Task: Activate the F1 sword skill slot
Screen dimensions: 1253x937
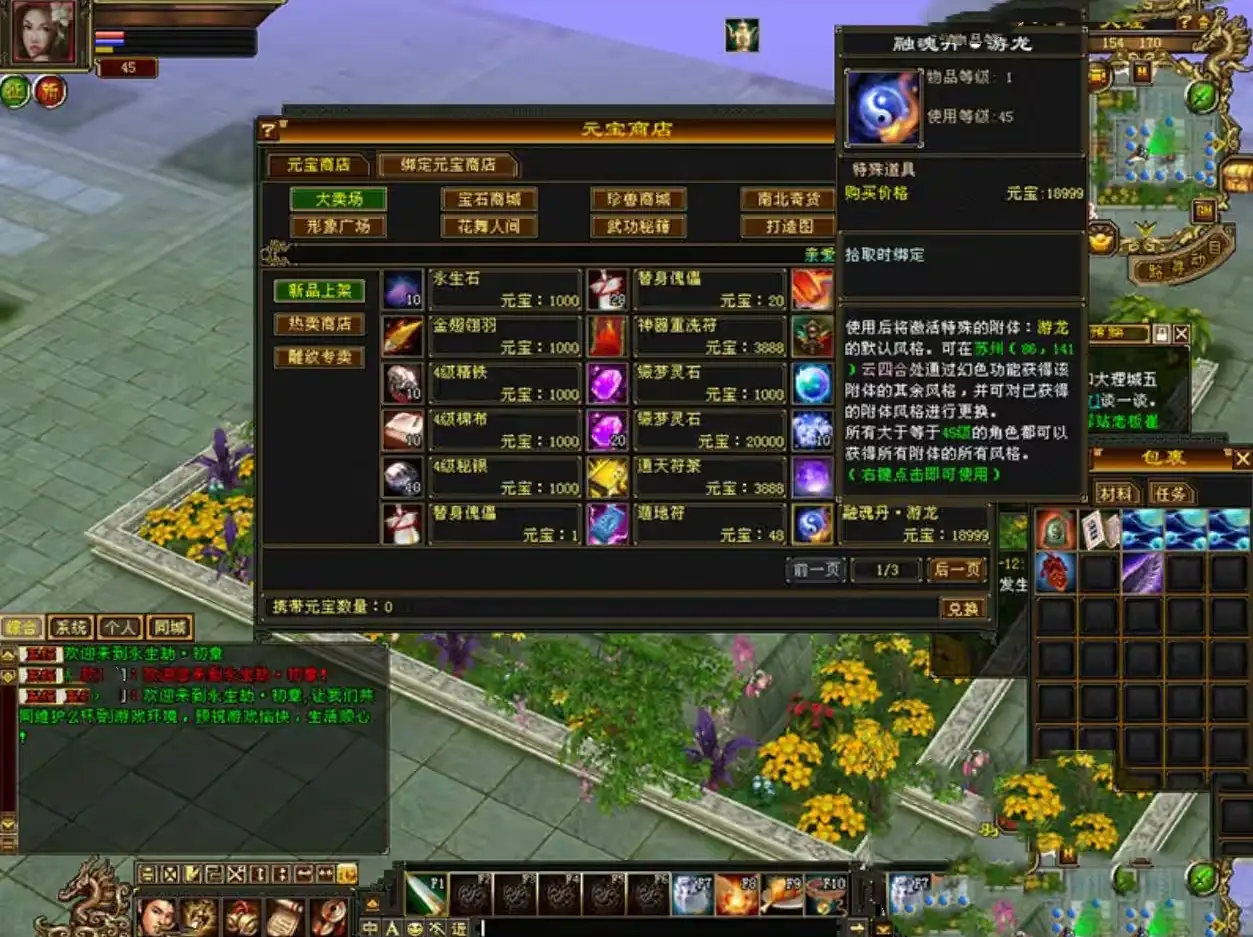Action: (x=426, y=894)
